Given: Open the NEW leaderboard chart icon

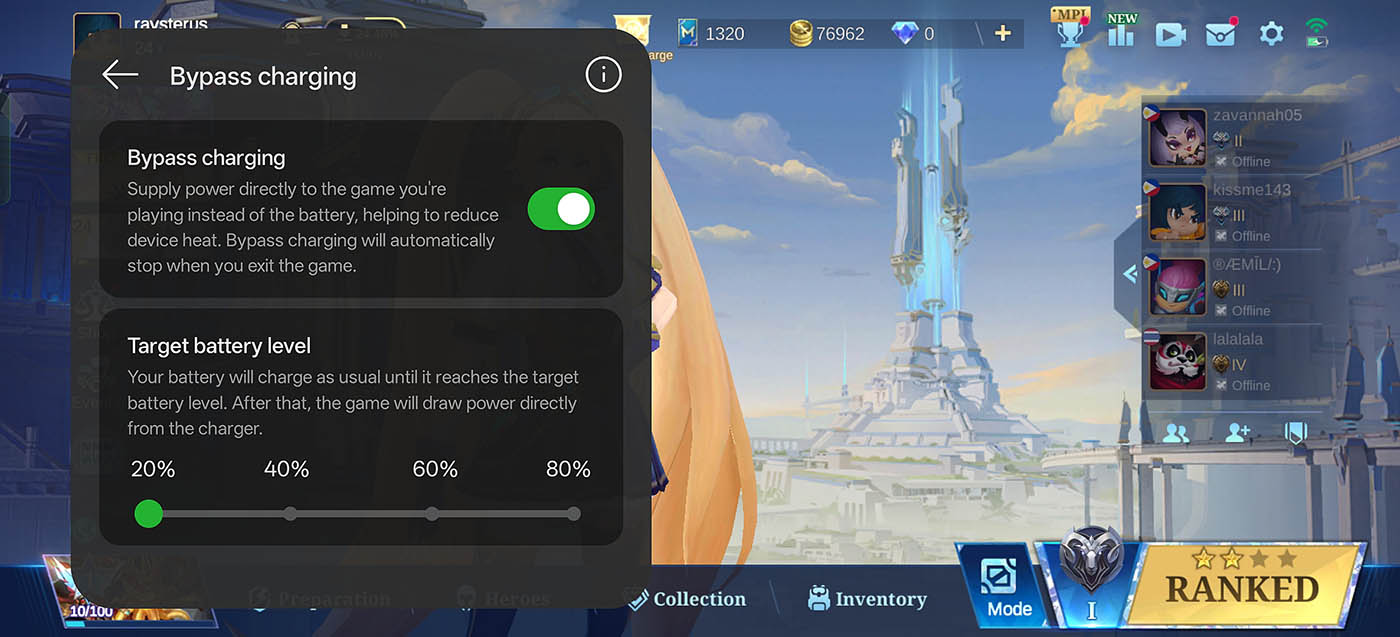Looking at the screenshot, I should pyautogui.click(x=1121, y=32).
